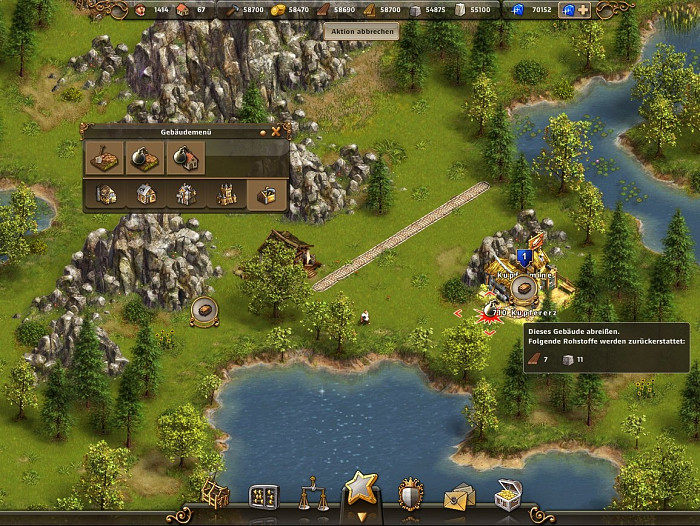Select the bomb-and-house demolish building tool
The image size is (700, 526).
click(x=185, y=157)
